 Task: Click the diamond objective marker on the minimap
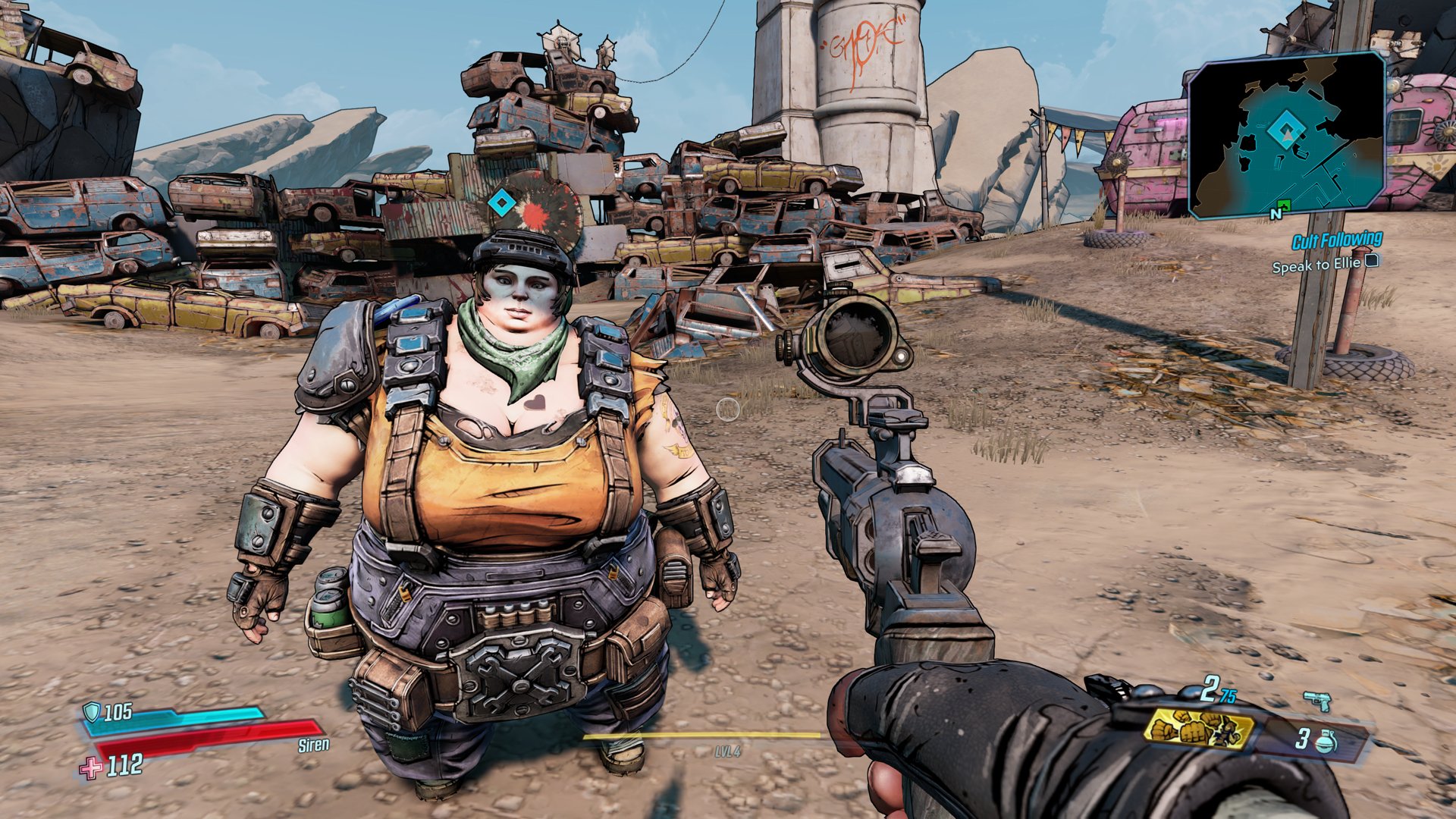tap(1286, 130)
